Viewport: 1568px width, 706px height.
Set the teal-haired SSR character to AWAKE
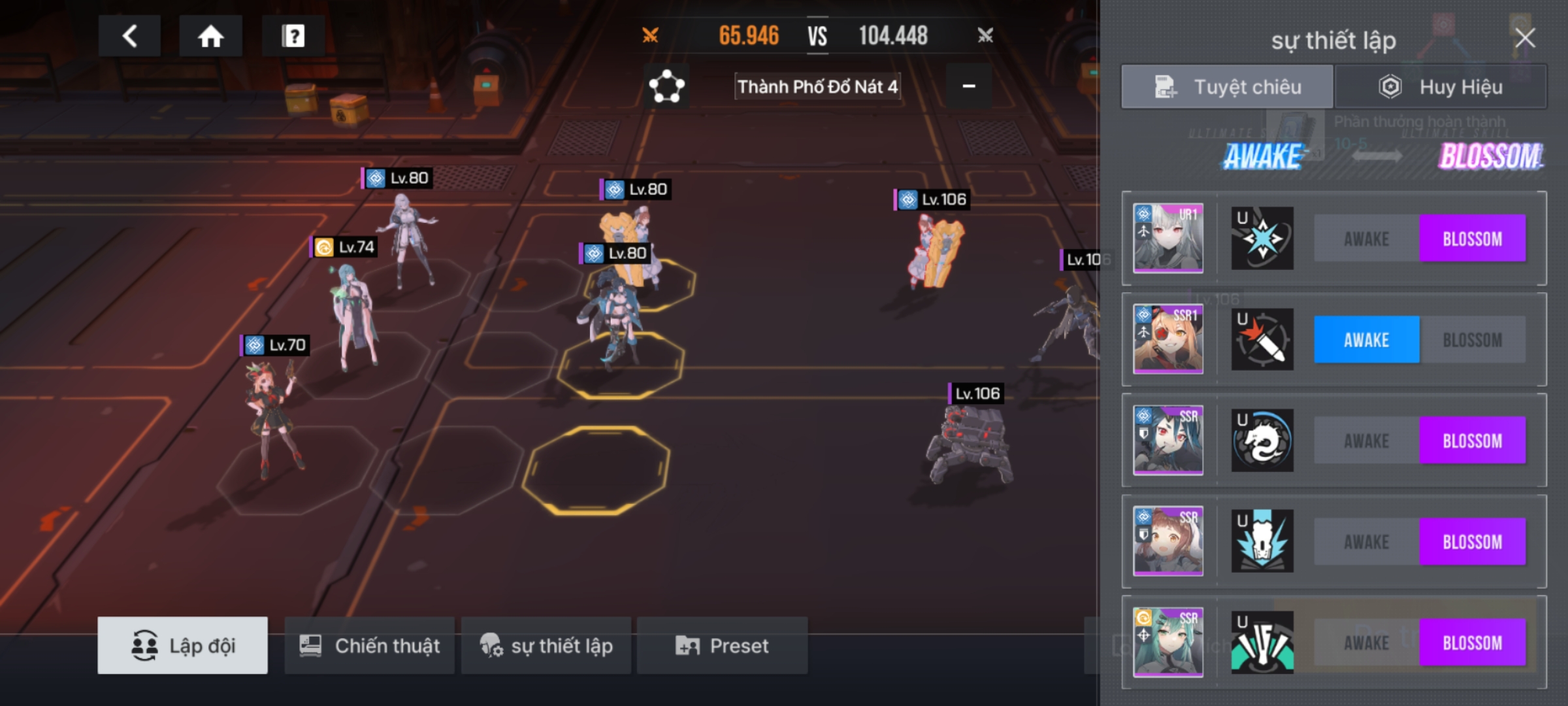click(1366, 643)
